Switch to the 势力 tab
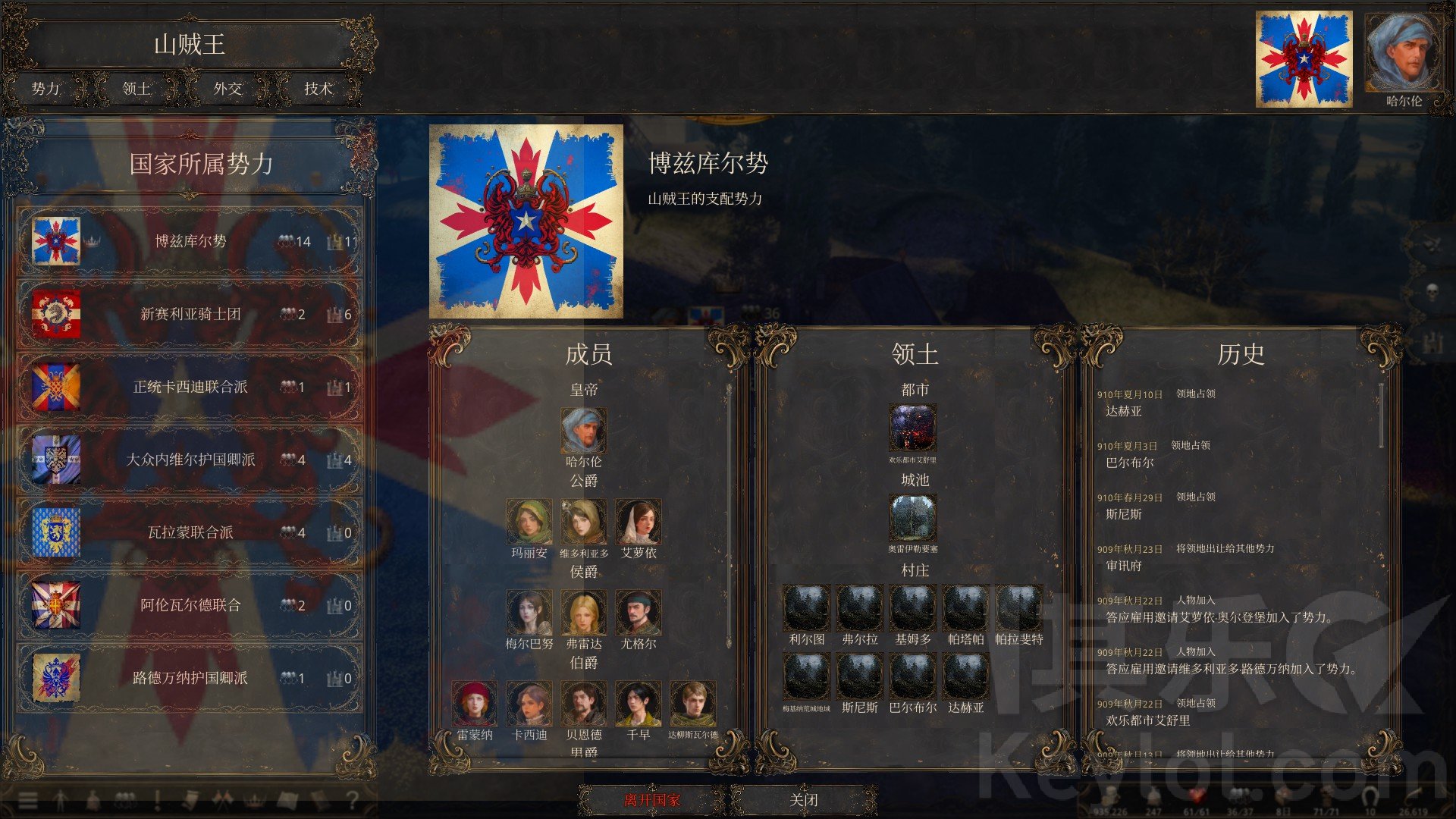Screen dimensions: 1456x819 coord(45,89)
